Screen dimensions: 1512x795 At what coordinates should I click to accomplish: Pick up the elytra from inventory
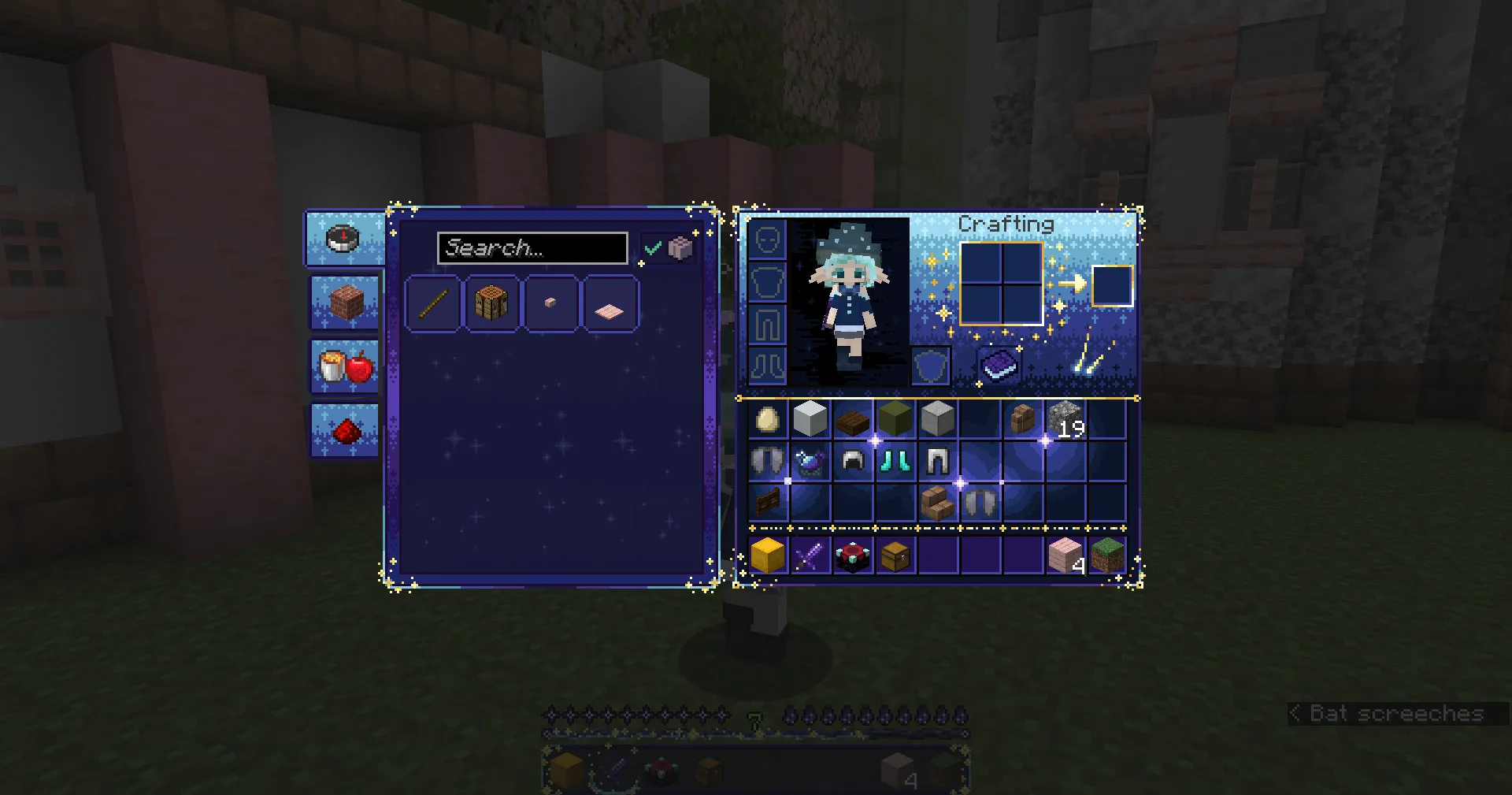[768, 461]
